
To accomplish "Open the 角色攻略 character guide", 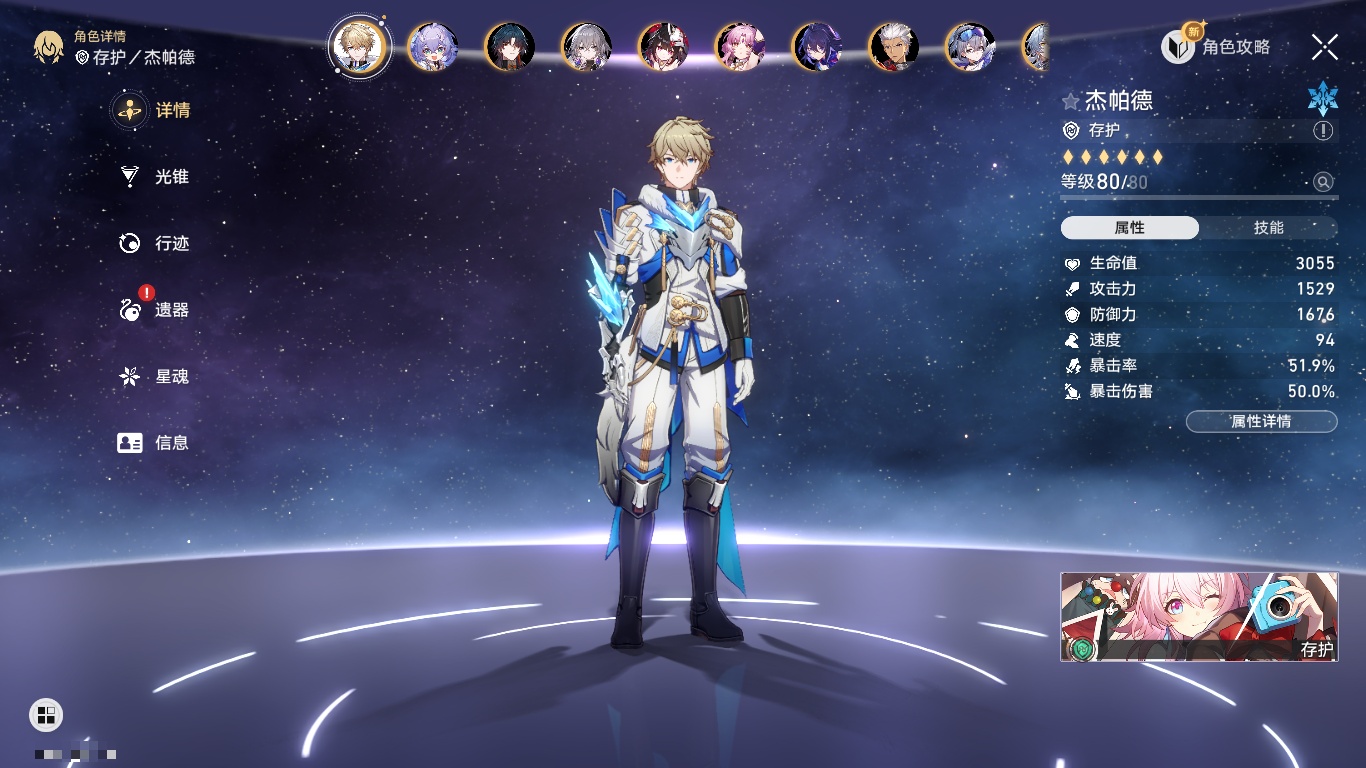I will (1217, 47).
